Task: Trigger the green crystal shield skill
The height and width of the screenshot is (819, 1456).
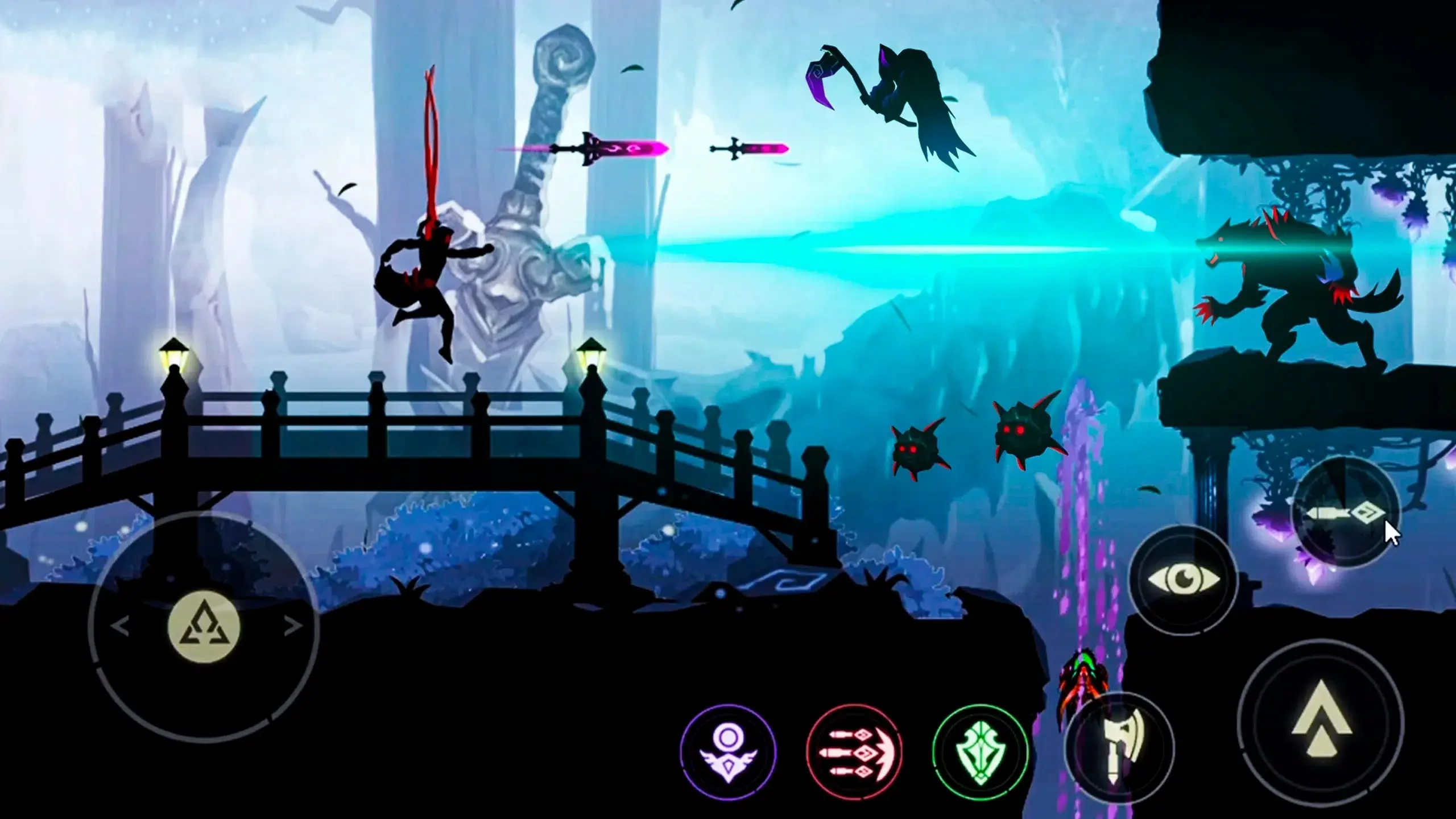Action: 981,753
